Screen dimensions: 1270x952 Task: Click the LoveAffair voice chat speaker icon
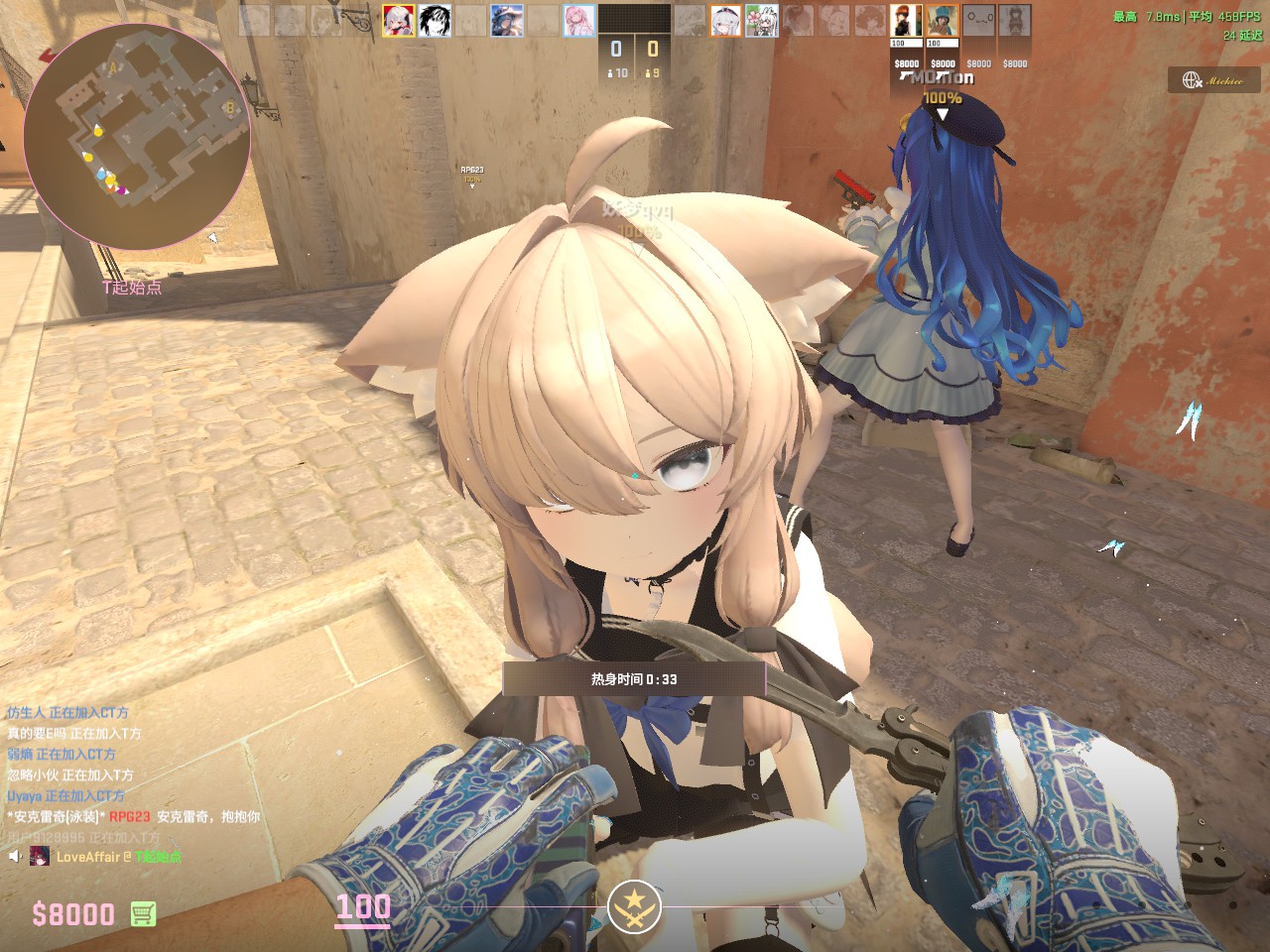click(x=16, y=856)
